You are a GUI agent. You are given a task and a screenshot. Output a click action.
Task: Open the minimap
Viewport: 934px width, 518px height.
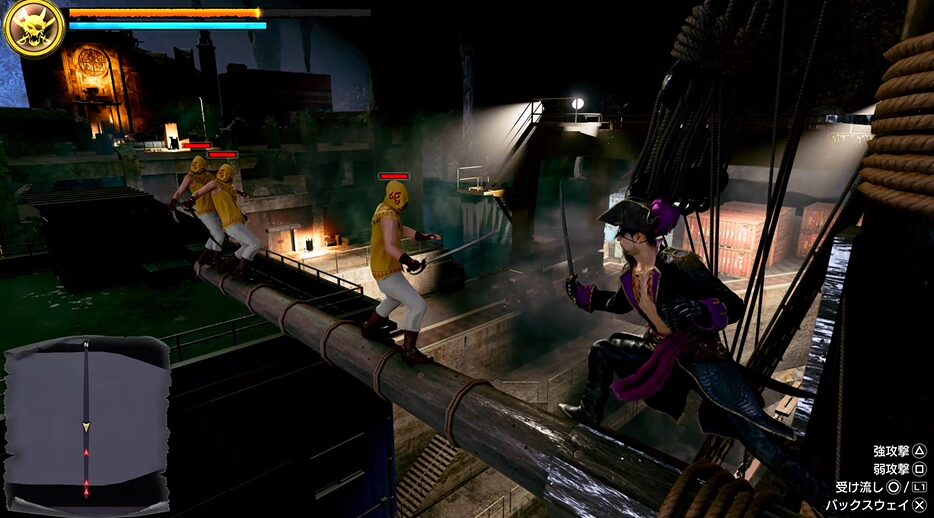[x=86, y=423]
